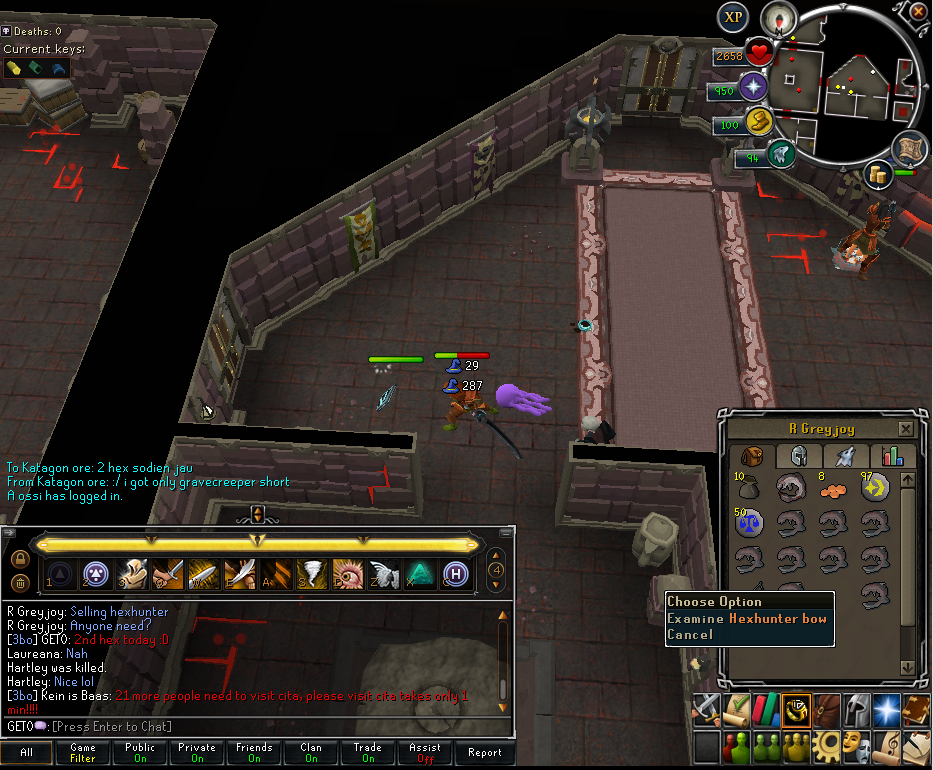Switch to the helmet equipment tab
Image resolution: width=933 pixels, height=770 pixels.
(x=799, y=456)
